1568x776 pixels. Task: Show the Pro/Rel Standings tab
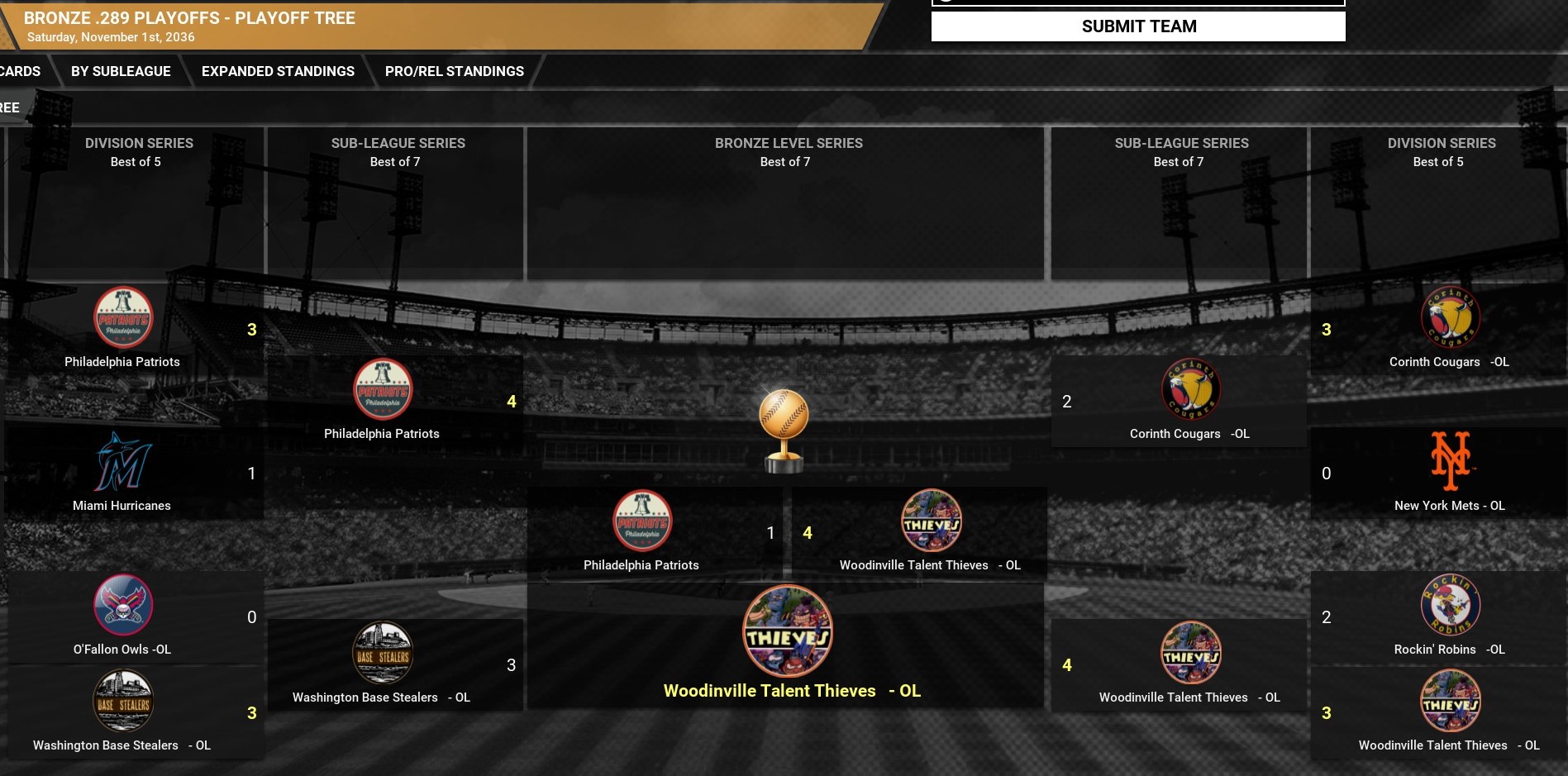click(x=454, y=71)
